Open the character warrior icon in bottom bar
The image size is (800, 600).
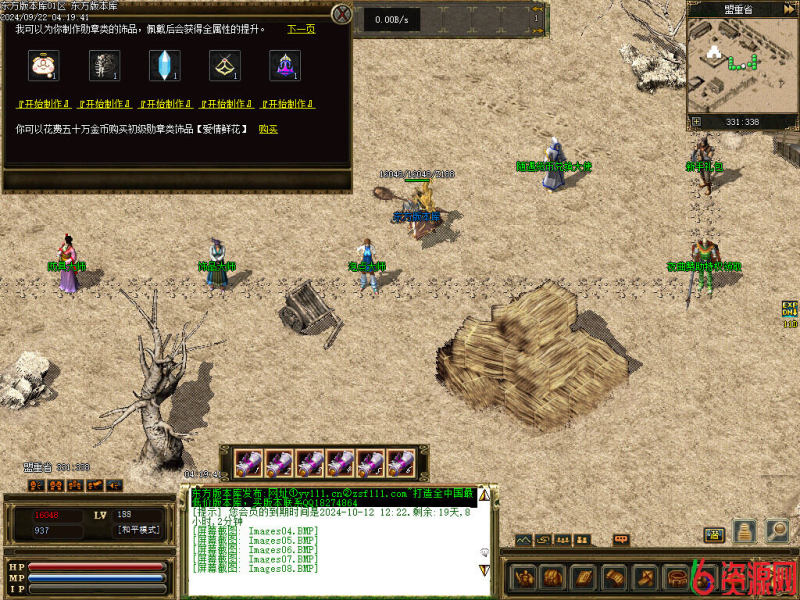click(524, 577)
